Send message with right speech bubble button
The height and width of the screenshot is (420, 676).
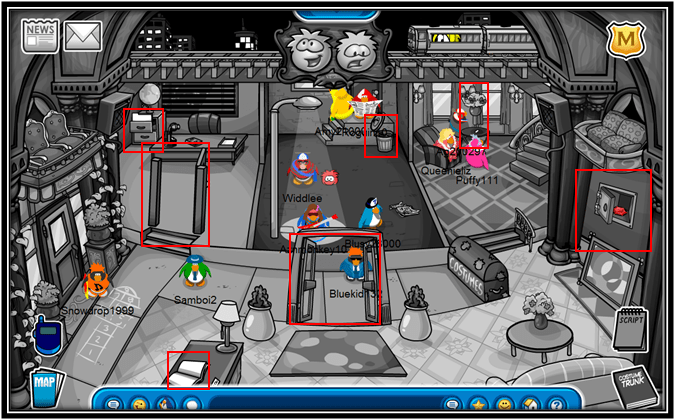pos(452,405)
